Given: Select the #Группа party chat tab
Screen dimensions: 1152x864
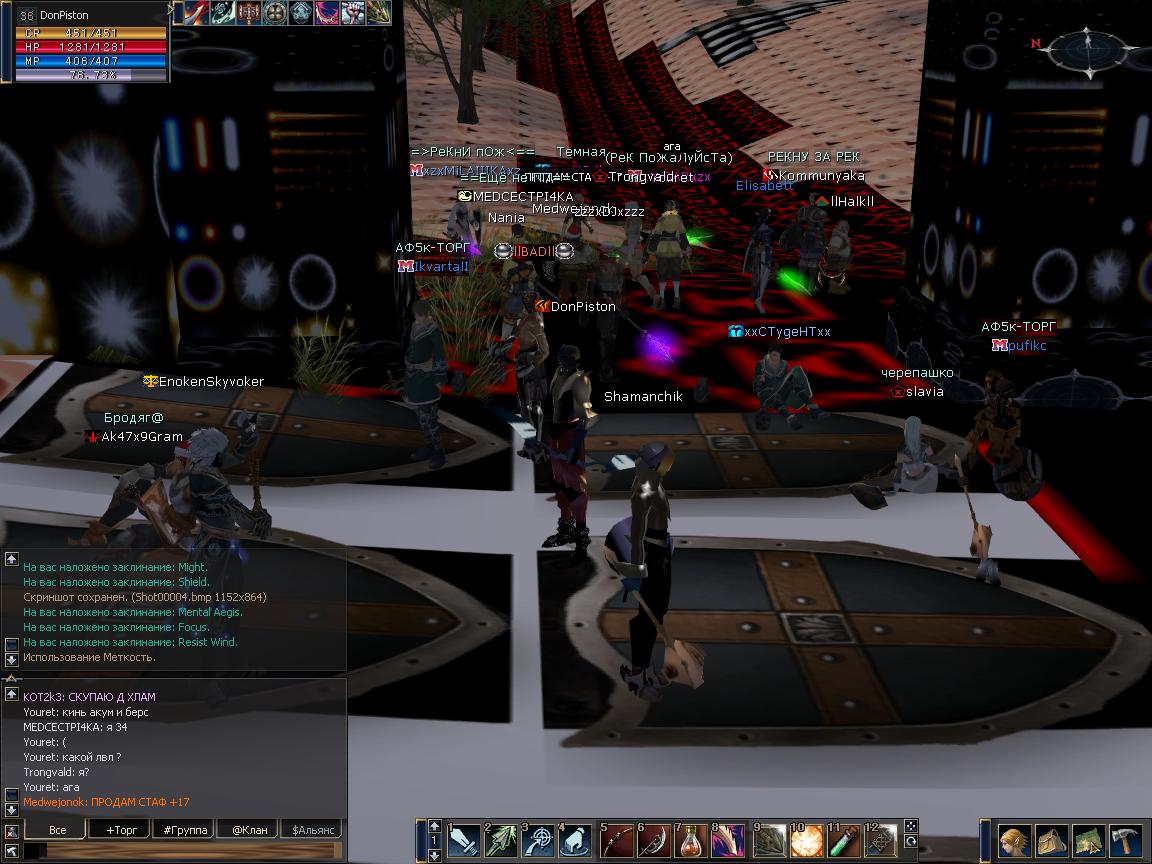Looking at the screenshot, I should click(x=185, y=829).
